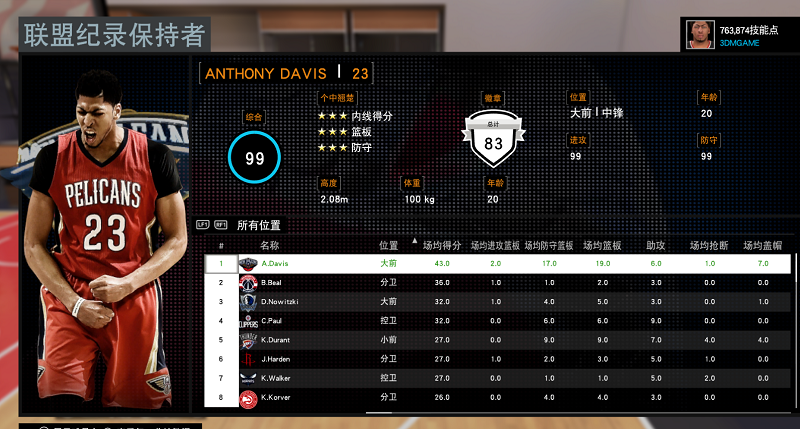The width and height of the screenshot is (800, 429).
Task: Sort the list by the 位置 column
Action: click(x=388, y=244)
